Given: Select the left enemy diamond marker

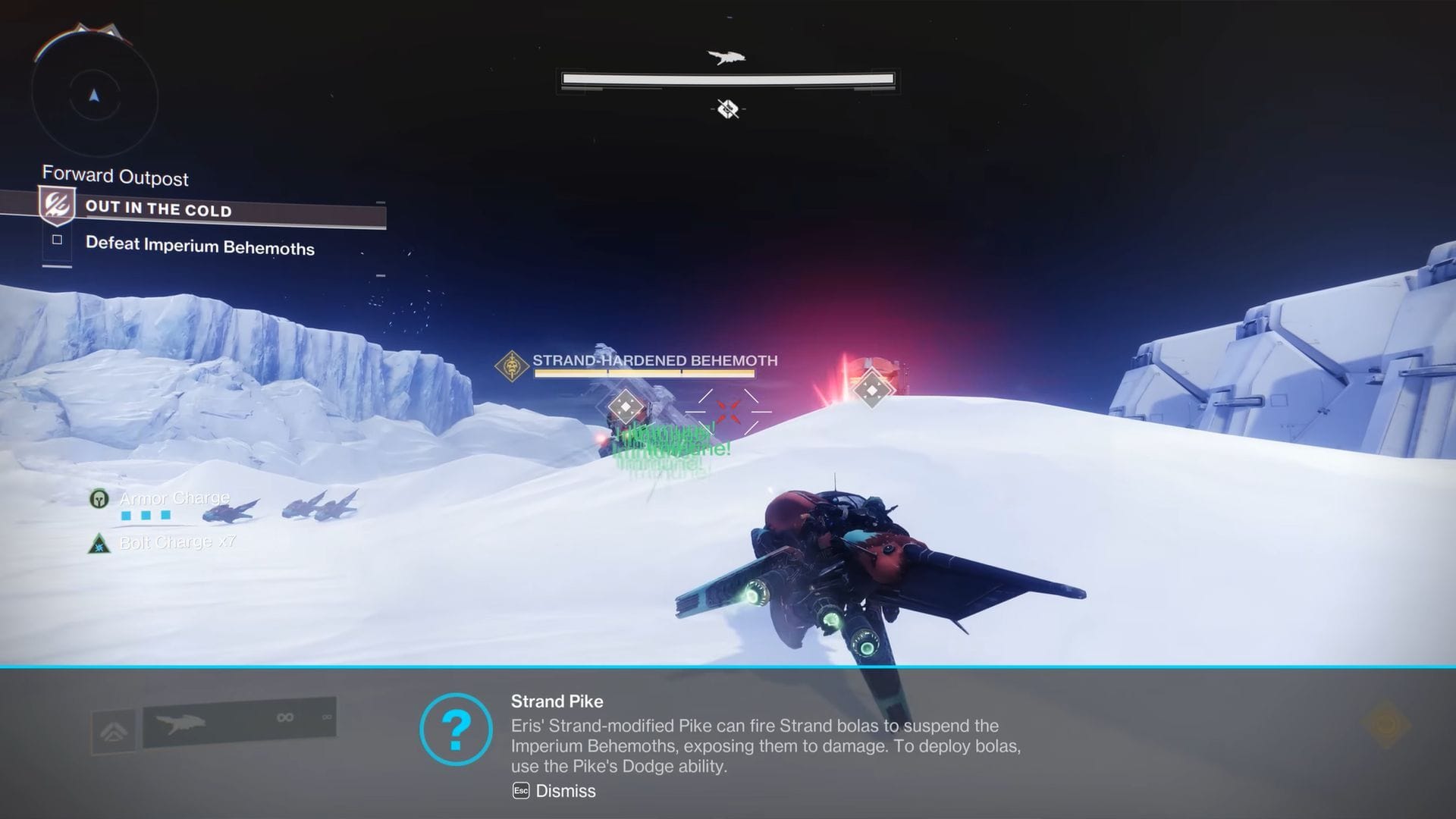Looking at the screenshot, I should [x=625, y=406].
